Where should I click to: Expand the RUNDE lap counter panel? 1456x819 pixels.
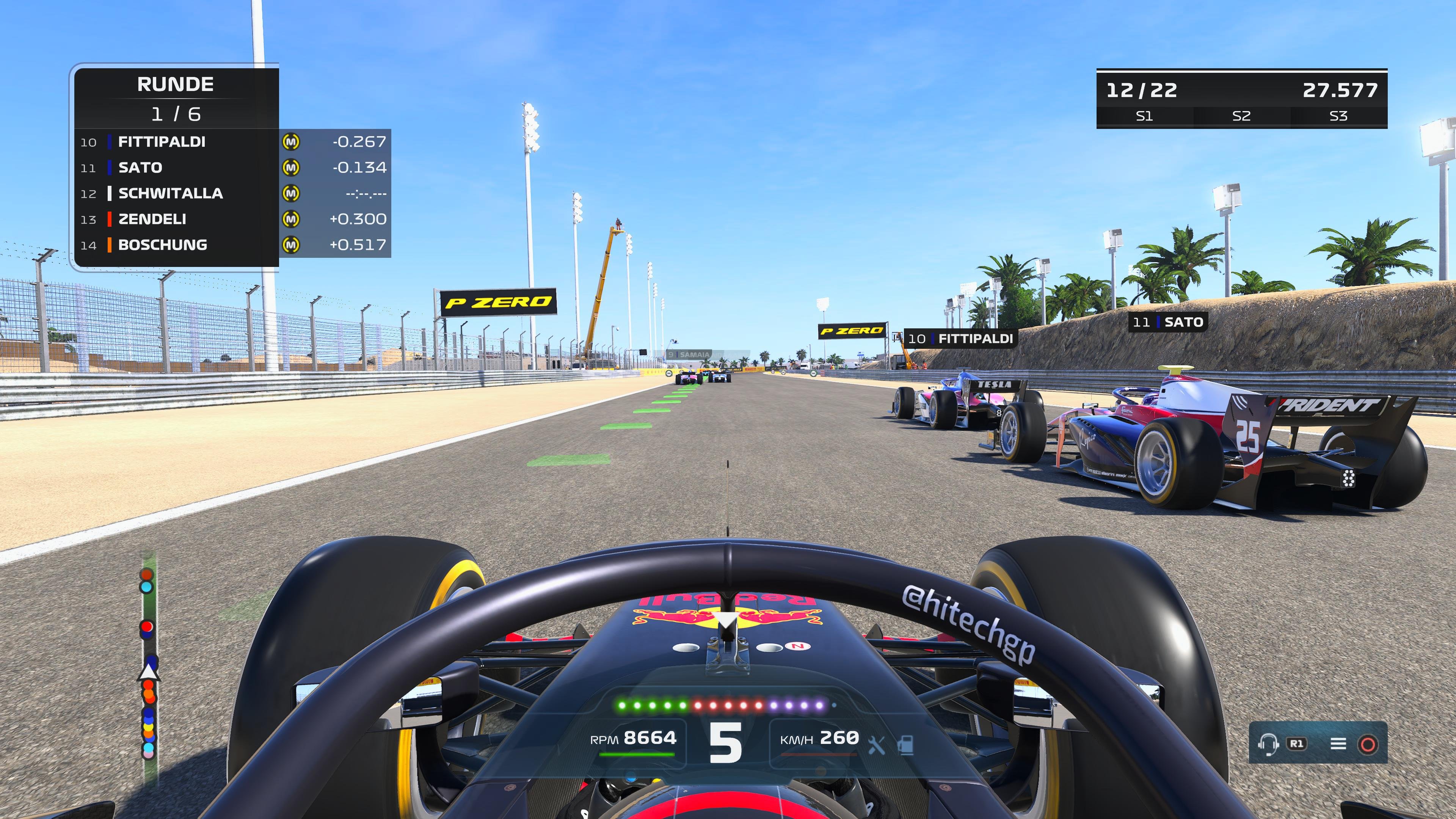tap(175, 84)
